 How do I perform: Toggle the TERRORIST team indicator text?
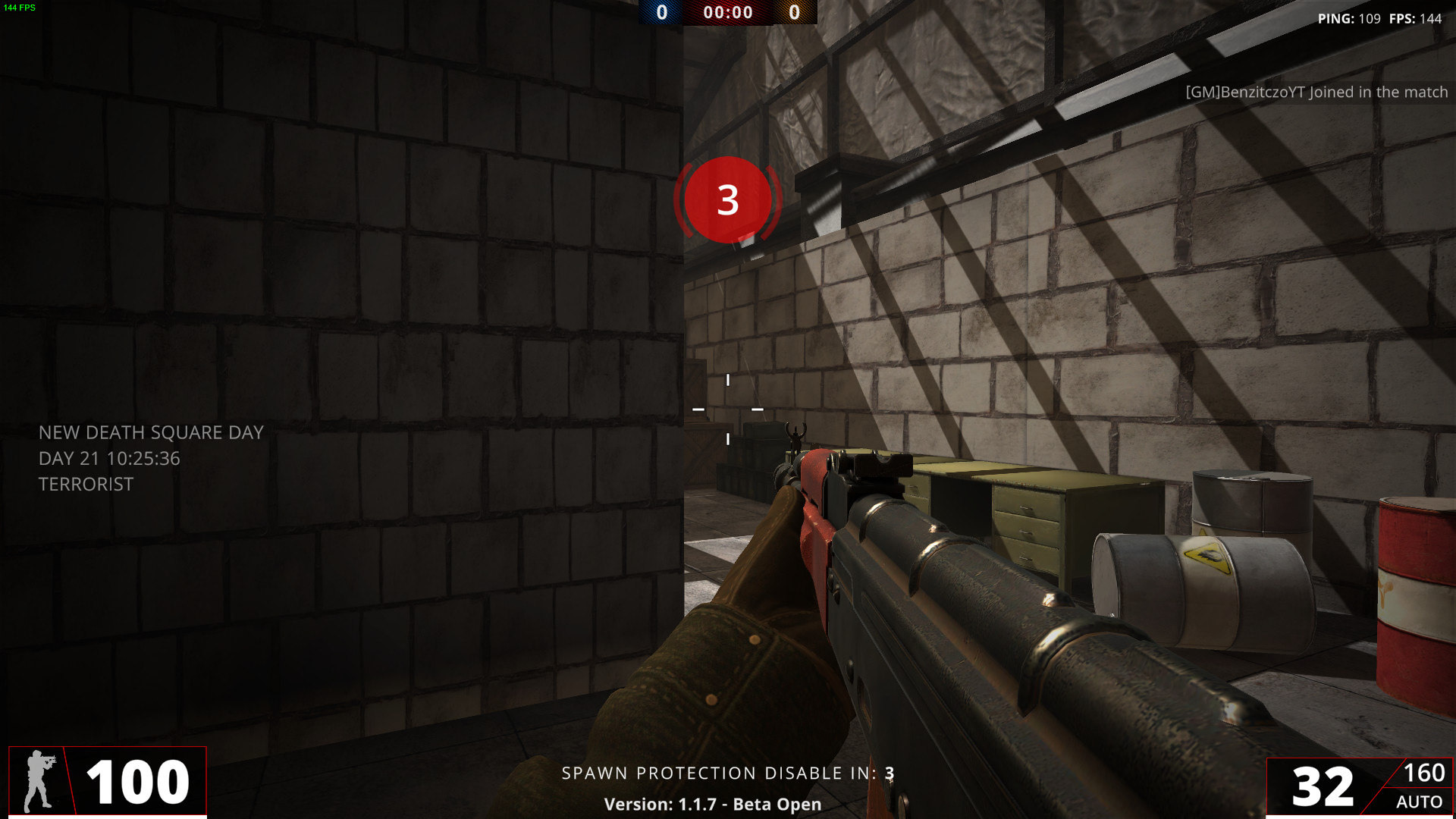point(86,484)
